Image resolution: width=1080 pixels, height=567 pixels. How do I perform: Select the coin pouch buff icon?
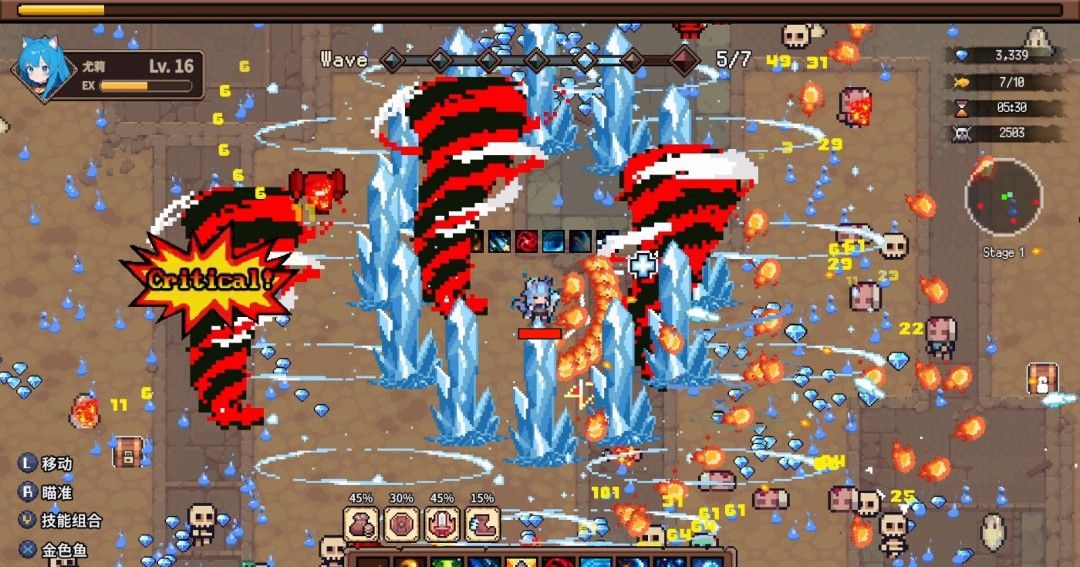[x=361, y=524]
